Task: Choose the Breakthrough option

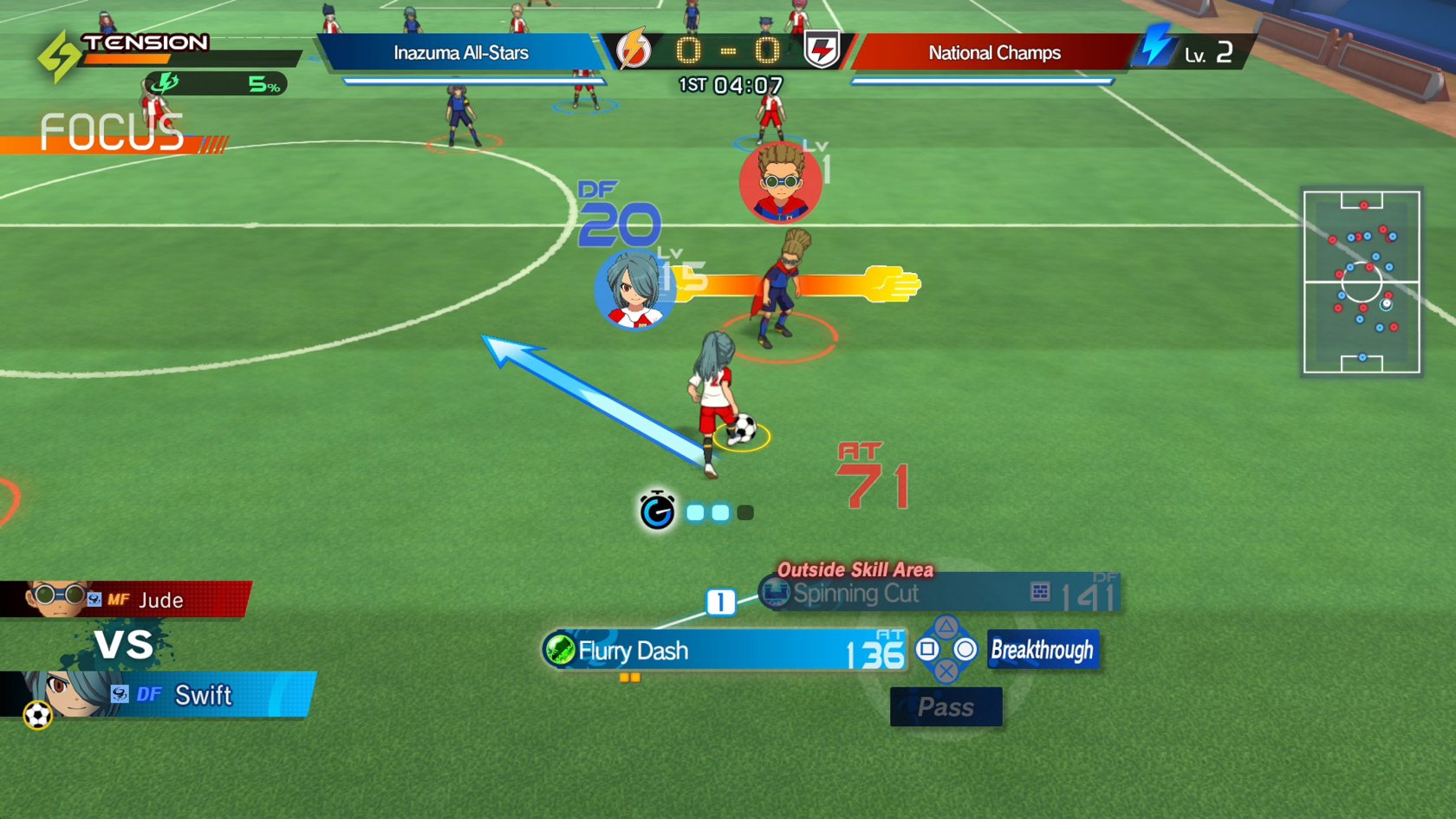Action: pyautogui.click(x=1043, y=650)
